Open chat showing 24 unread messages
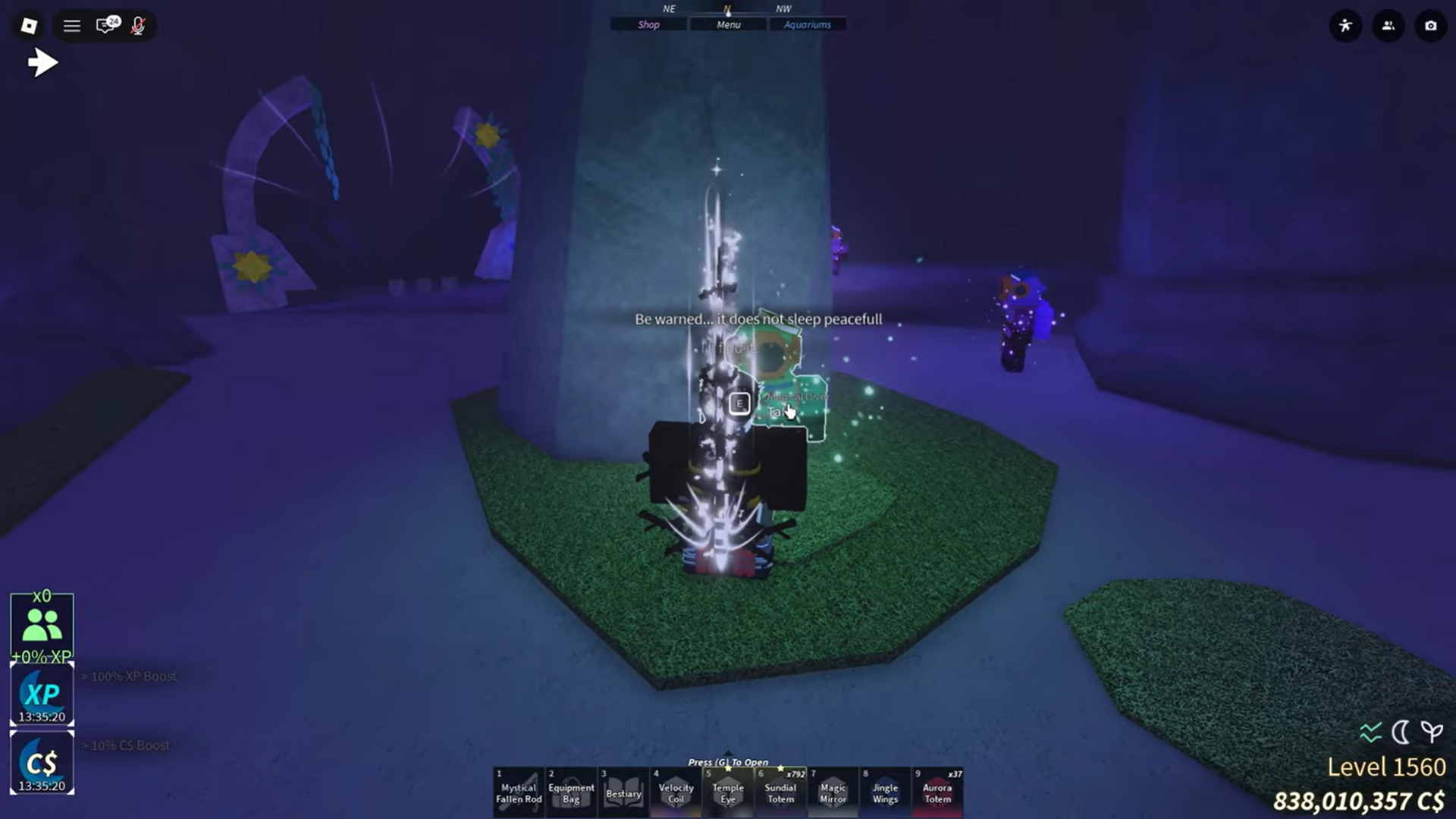1456x819 pixels. click(x=105, y=25)
